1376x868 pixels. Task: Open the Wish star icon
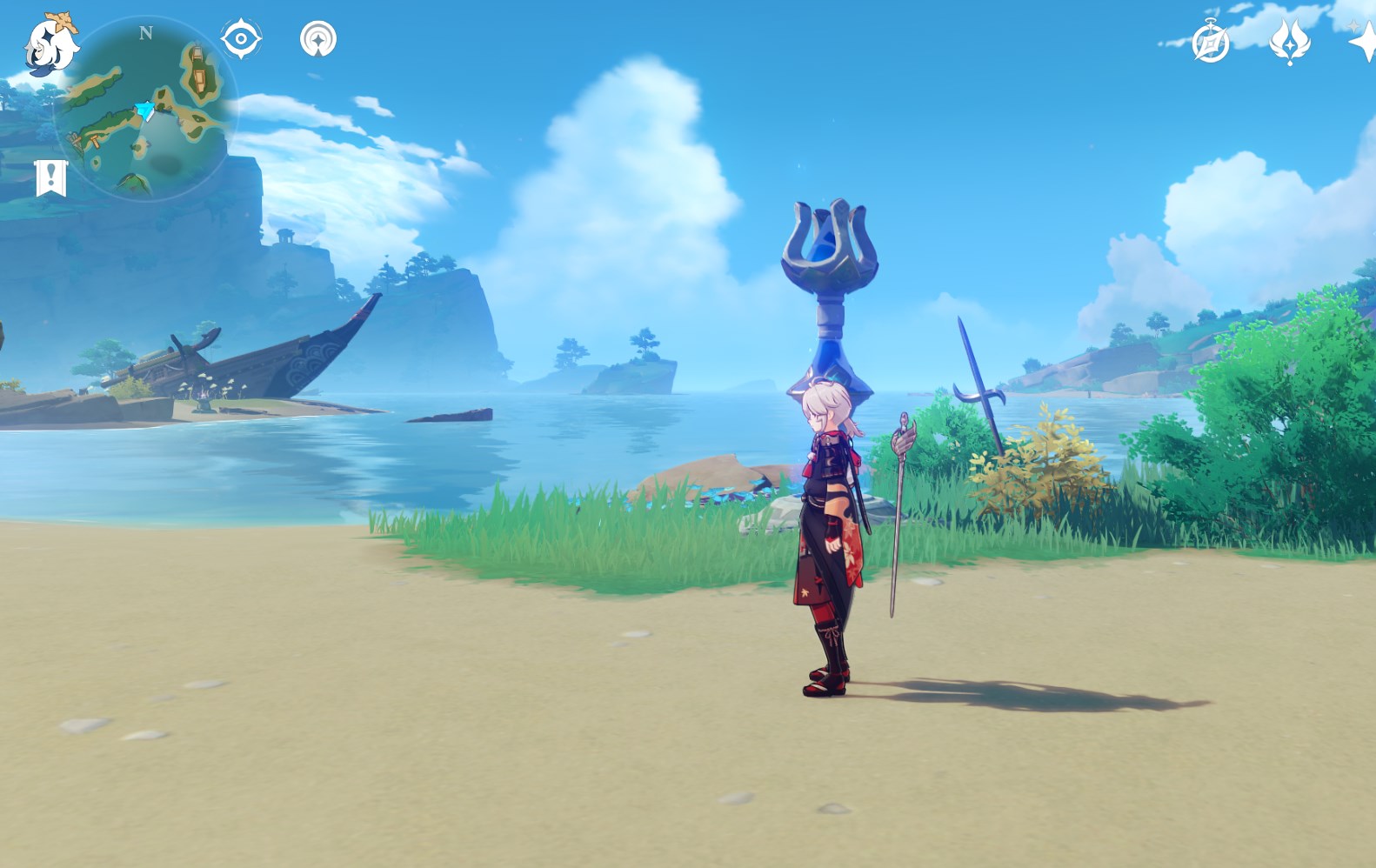click(x=1365, y=40)
